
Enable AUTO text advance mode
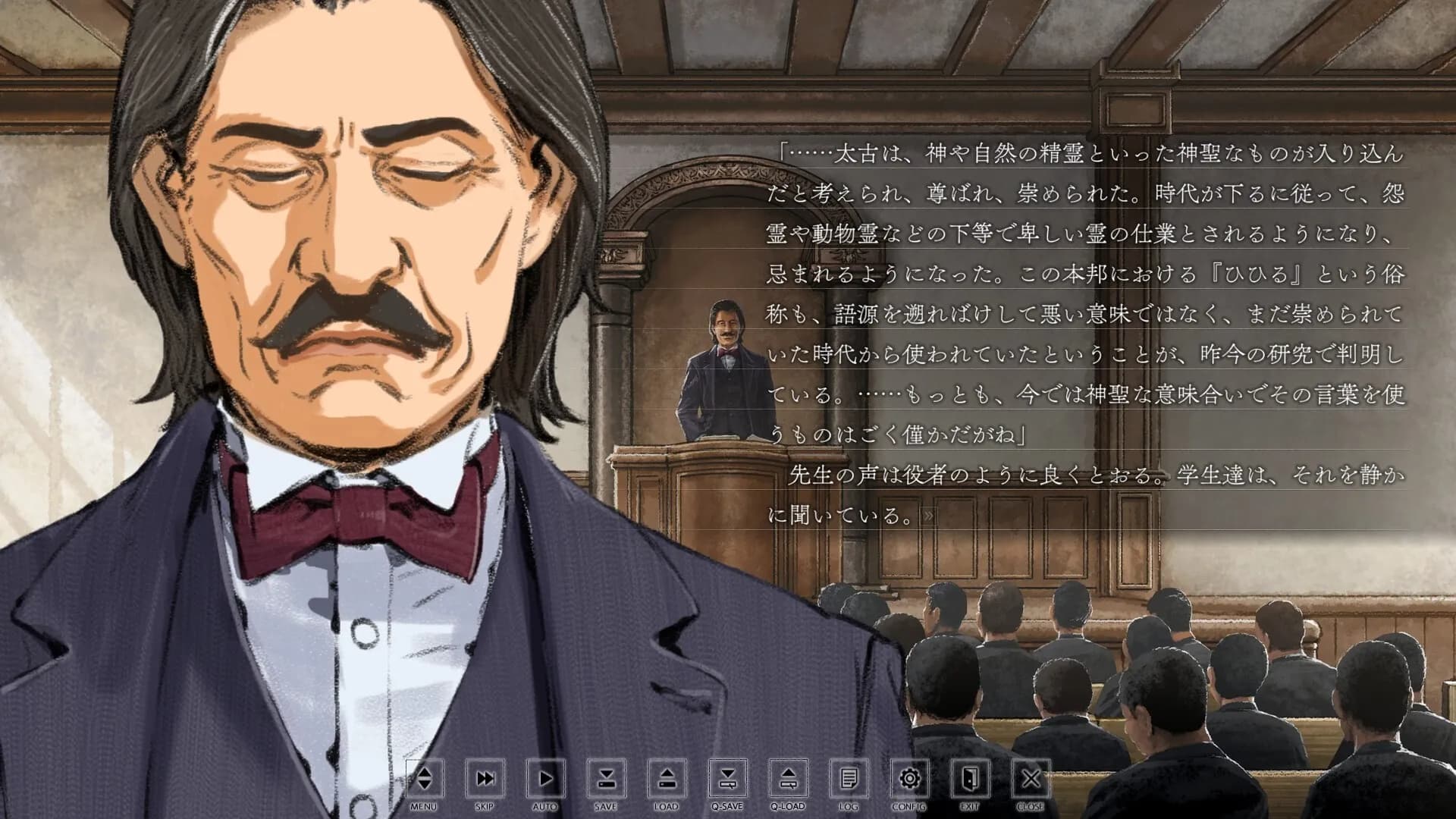(544, 780)
